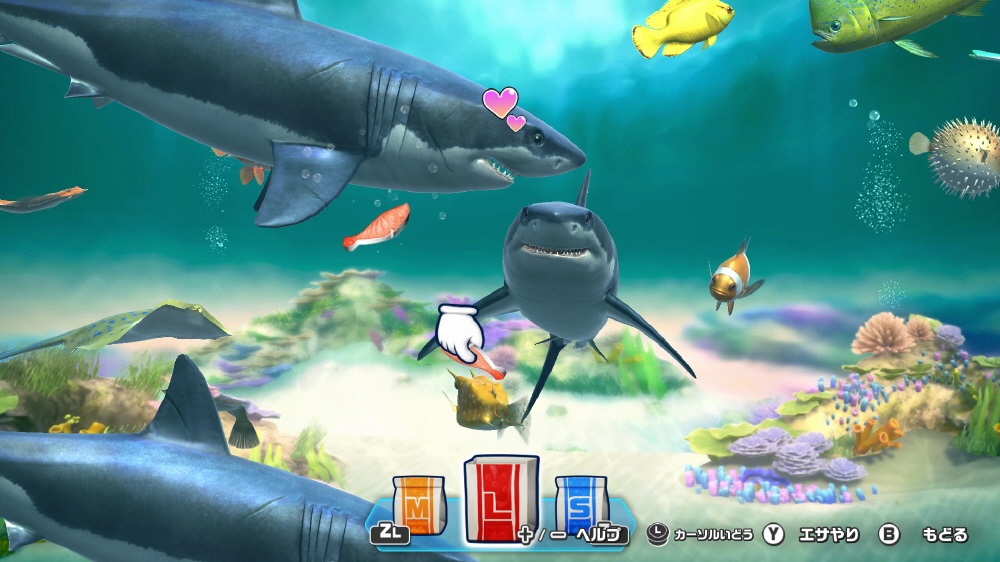The height and width of the screenshot is (562, 1000).
Task: Select the orange M feed bag
Action: coord(416,505)
